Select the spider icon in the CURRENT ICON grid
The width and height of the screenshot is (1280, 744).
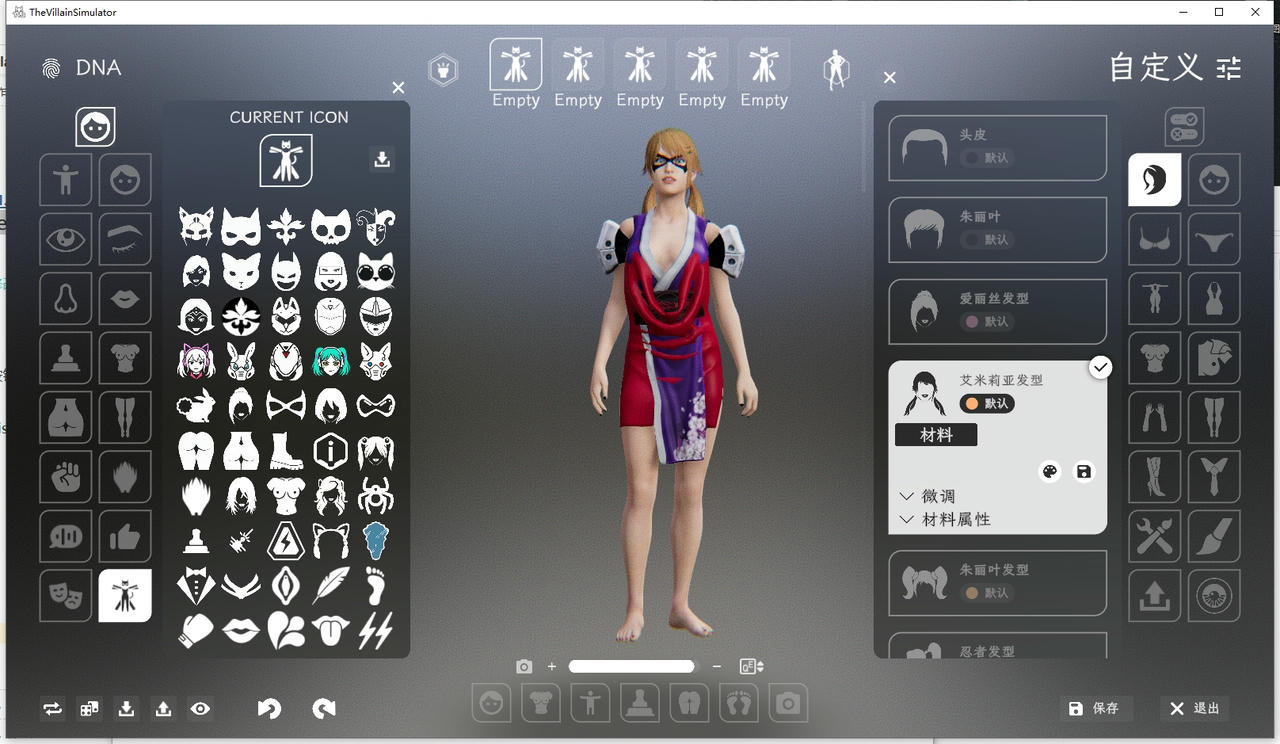pyautogui.click(x=375, y=494)
